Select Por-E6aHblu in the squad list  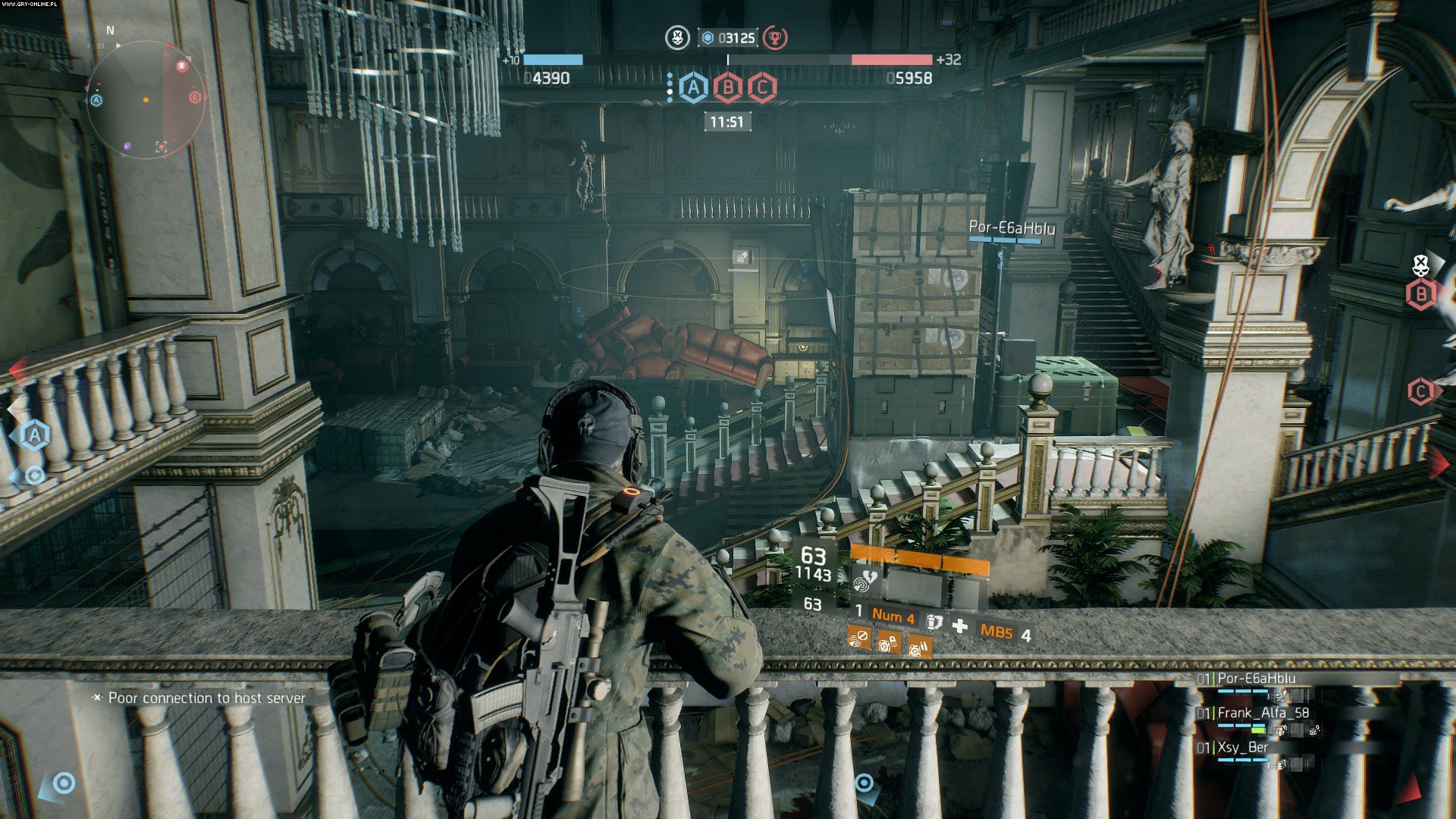[x=1256, y=679]
